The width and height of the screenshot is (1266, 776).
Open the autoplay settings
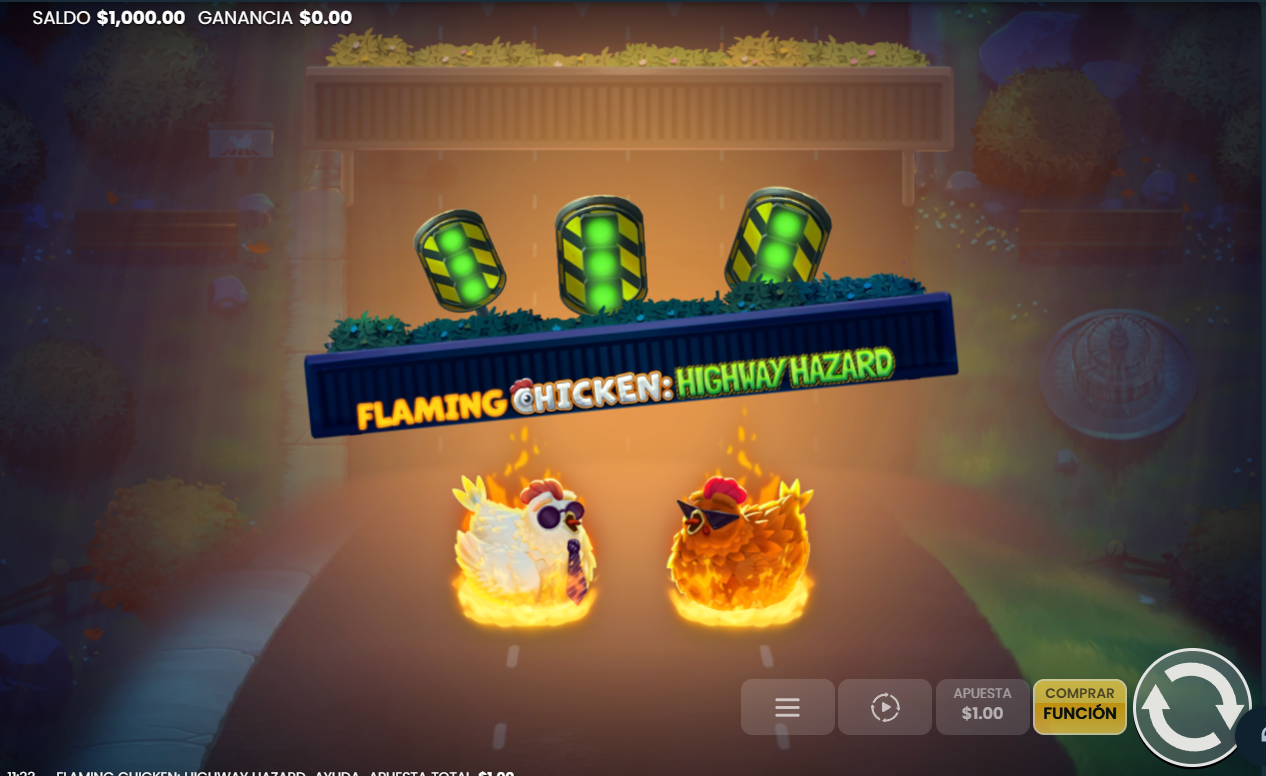tap(884, 708)
